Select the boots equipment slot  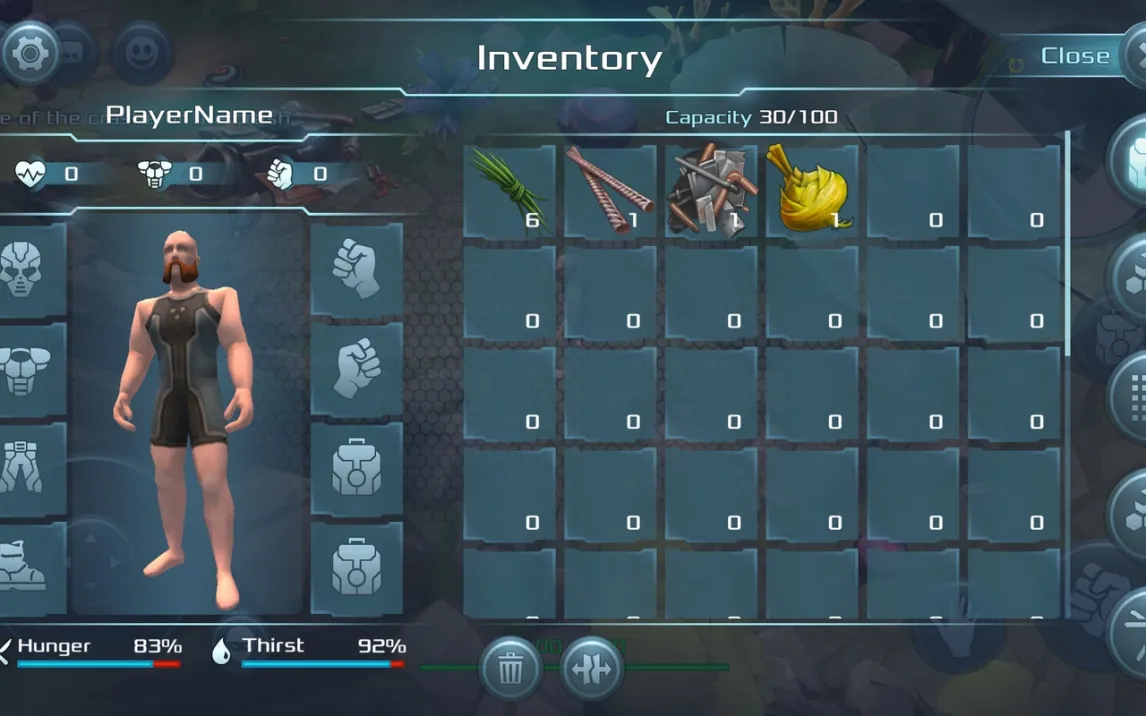coord(24,566)
